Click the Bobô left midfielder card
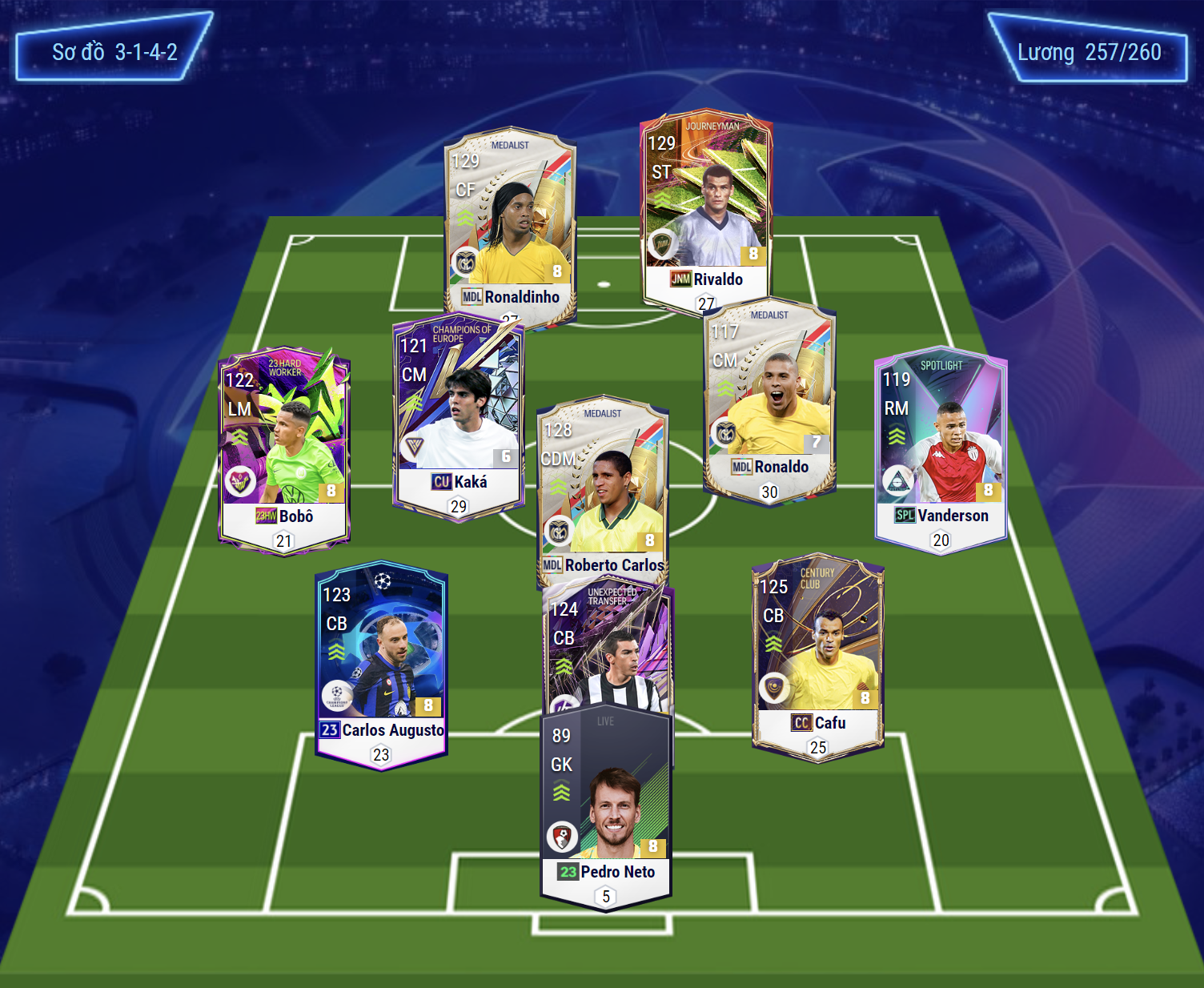This screenshot has height=988, width=1204. point(284,448)
